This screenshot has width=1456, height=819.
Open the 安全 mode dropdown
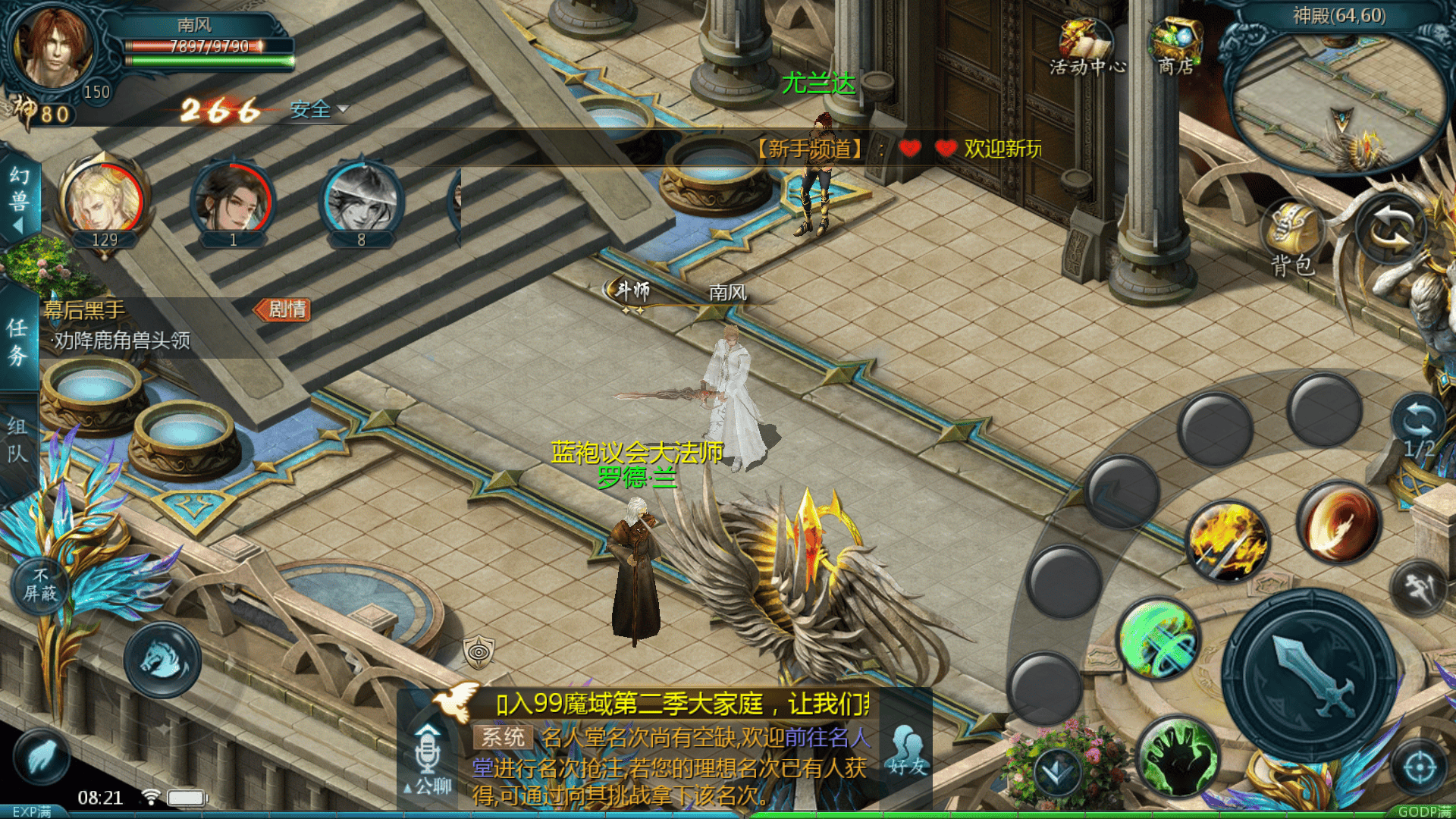click(x=318, y=110)
